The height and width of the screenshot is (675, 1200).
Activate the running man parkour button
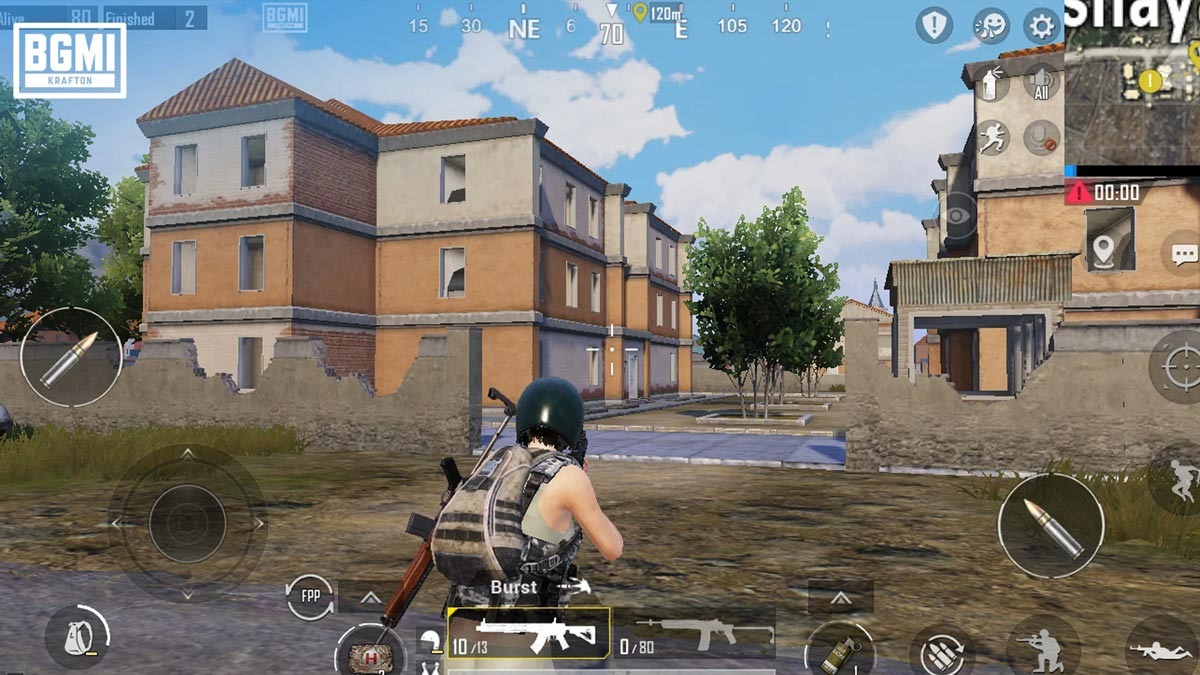(992, 137)
